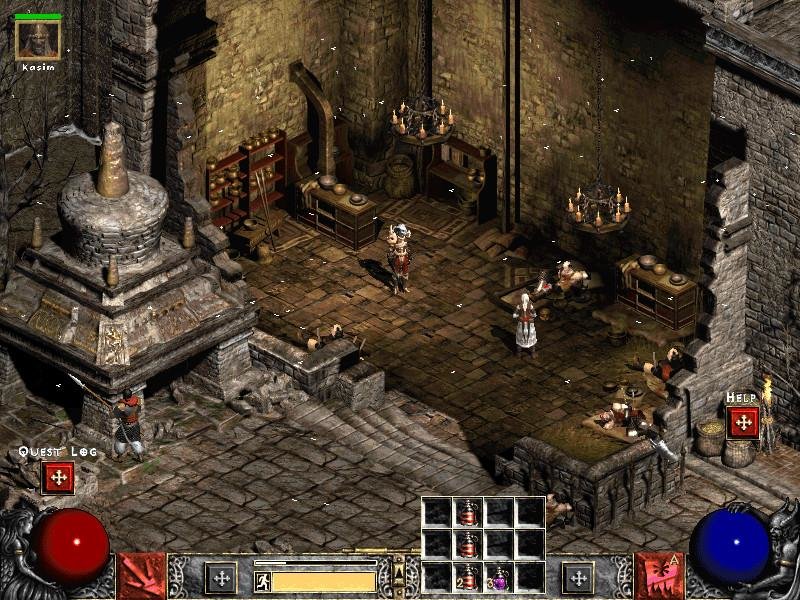Open the right-hand skill icon marked A
Image resolution: width=800 pixels, height=600 pixels.
658,577
